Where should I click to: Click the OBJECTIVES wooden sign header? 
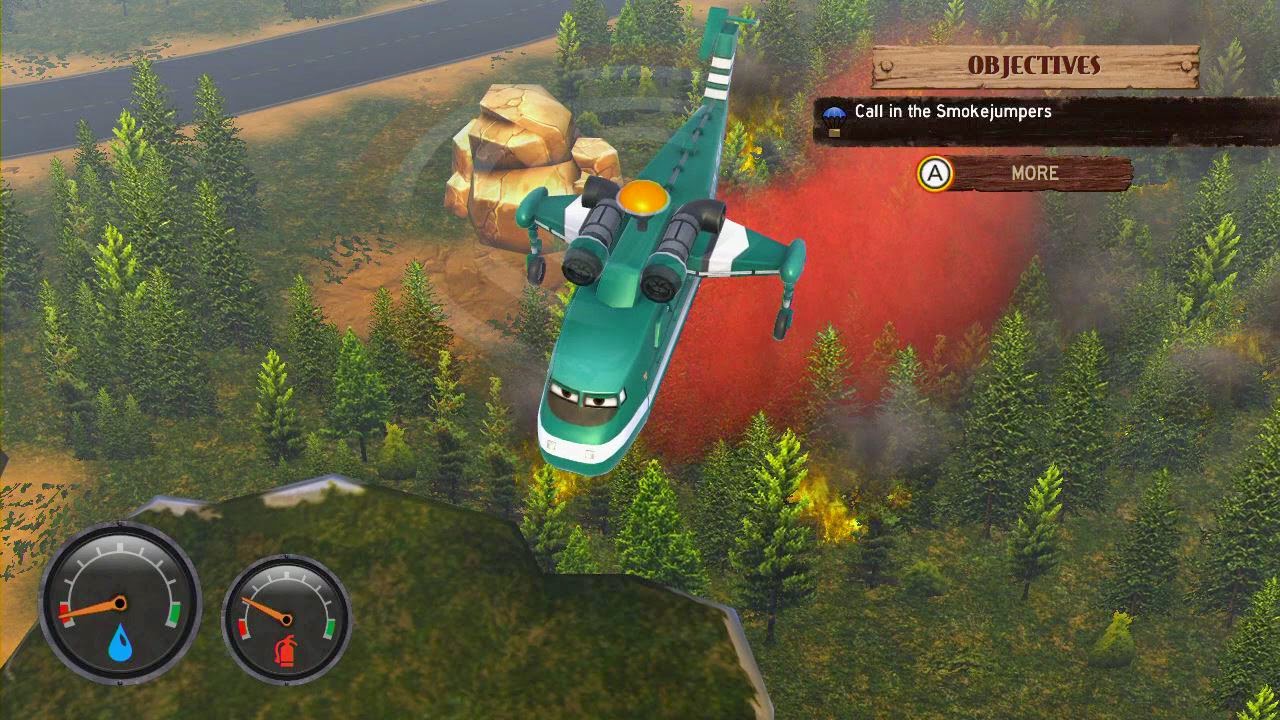coord(1033,65)
